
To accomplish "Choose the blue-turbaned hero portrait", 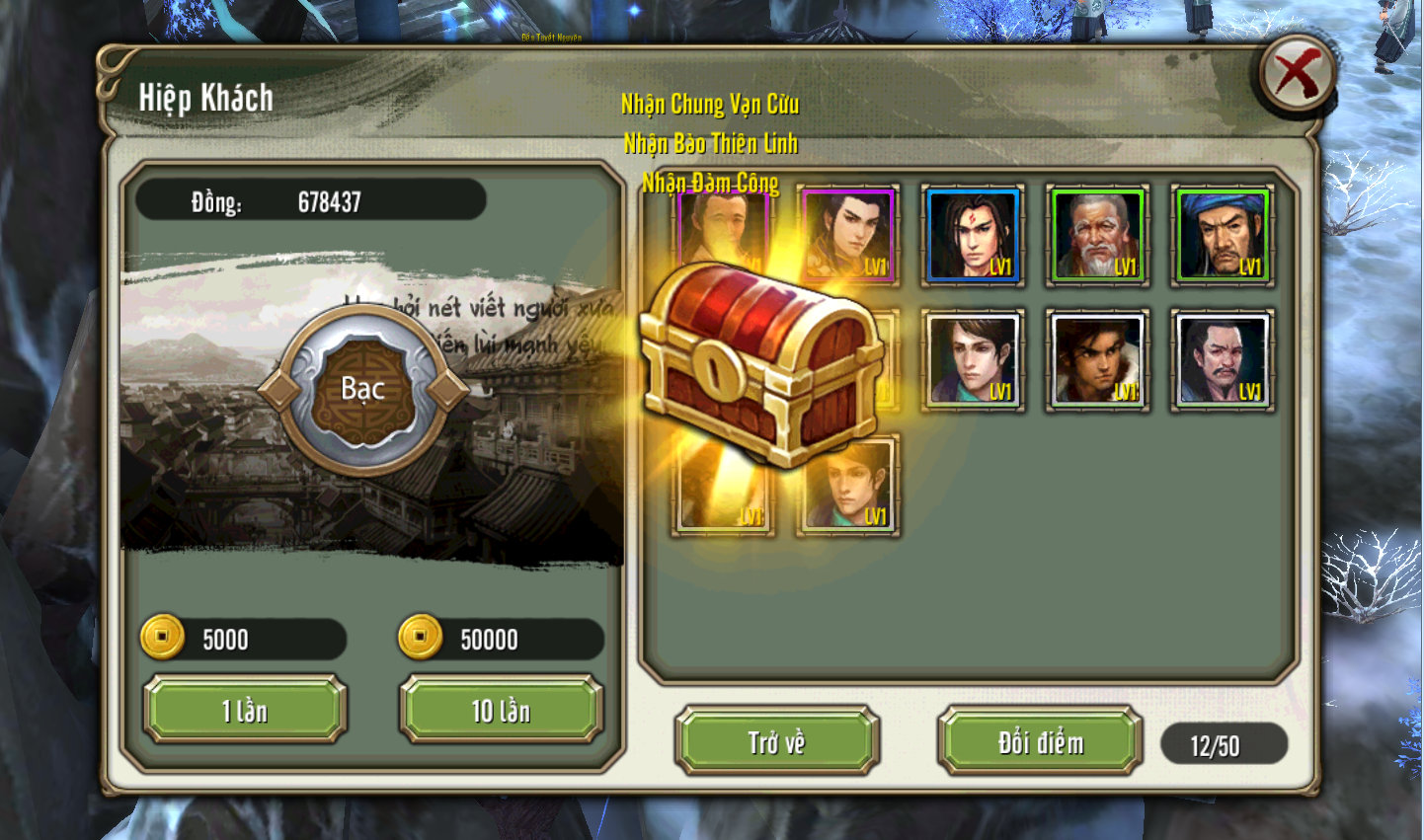I will pos(1222,236).
